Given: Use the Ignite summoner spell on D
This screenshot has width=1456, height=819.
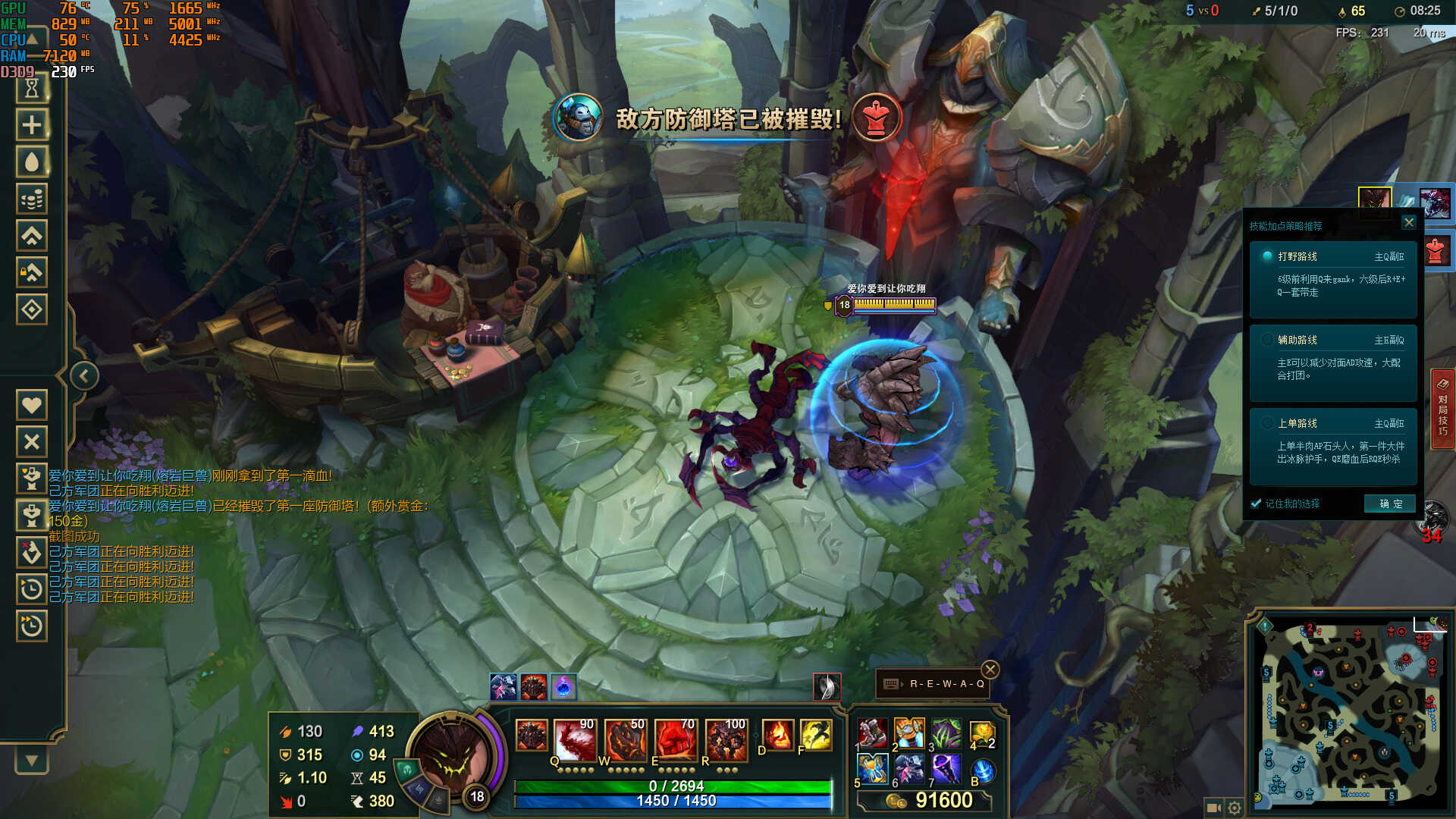Looking at the screenshot, I should (x=777, y=735).
